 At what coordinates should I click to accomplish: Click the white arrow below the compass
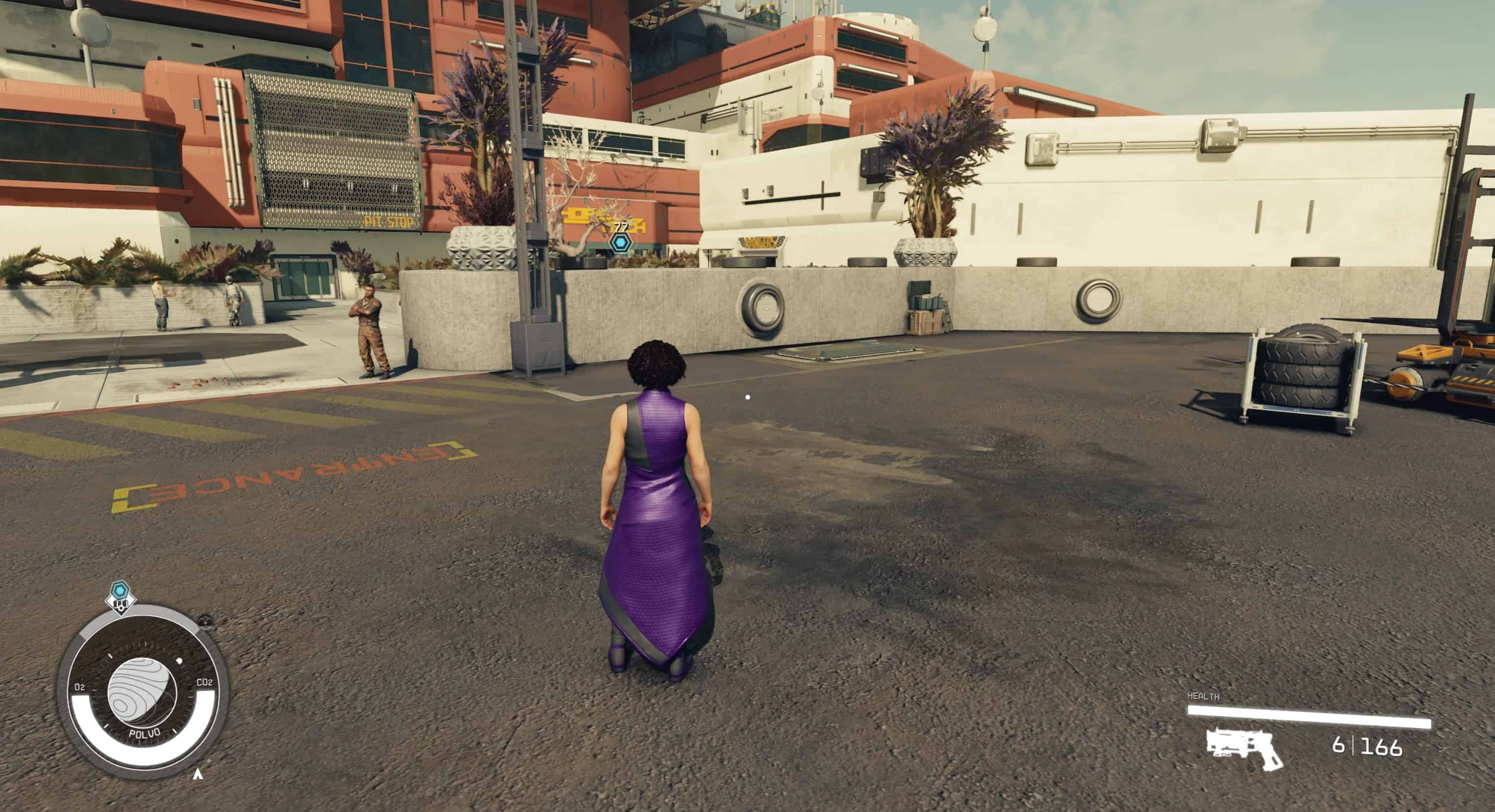click(198, 774)
